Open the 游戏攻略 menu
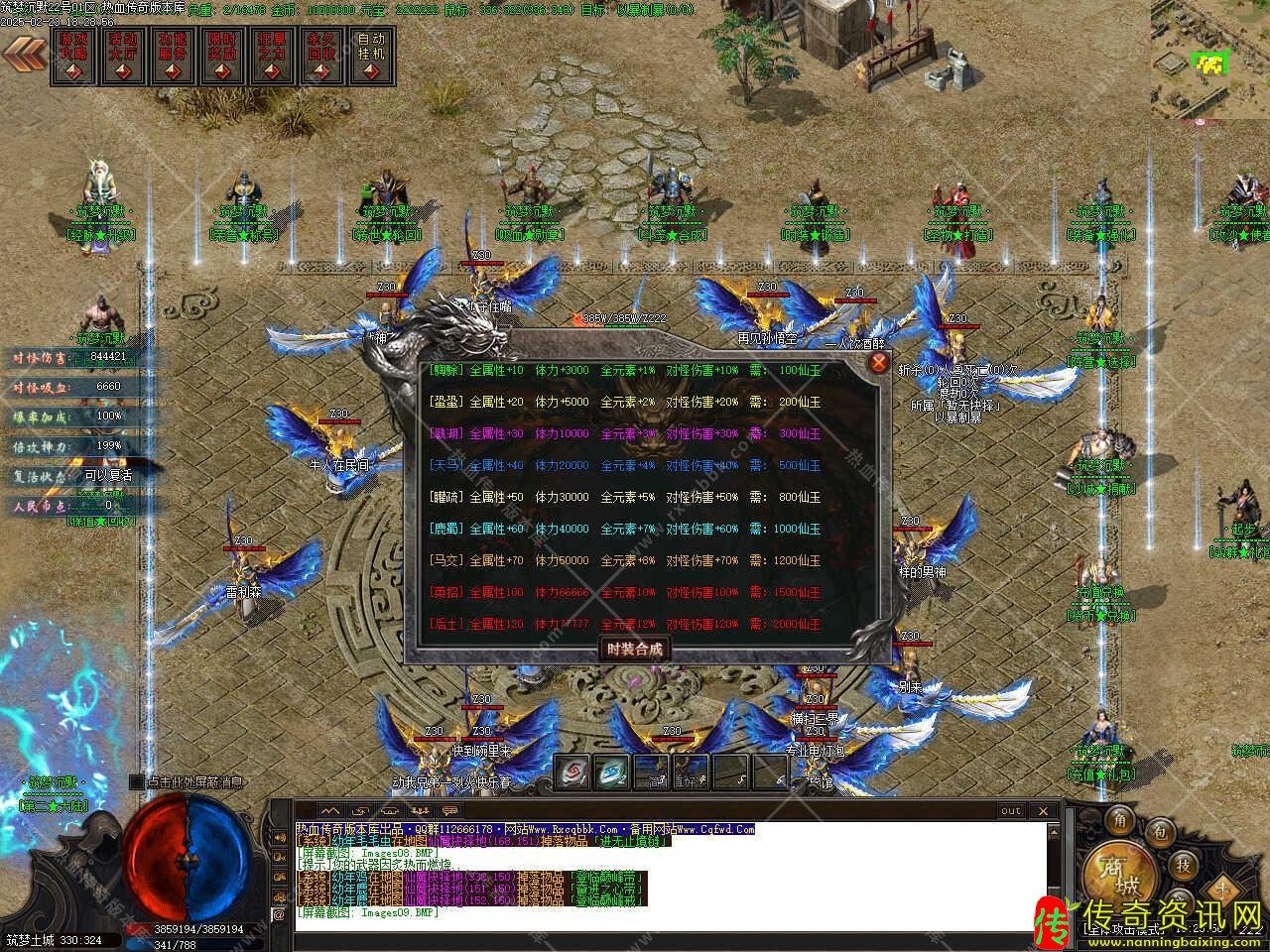 click(74, 56)
